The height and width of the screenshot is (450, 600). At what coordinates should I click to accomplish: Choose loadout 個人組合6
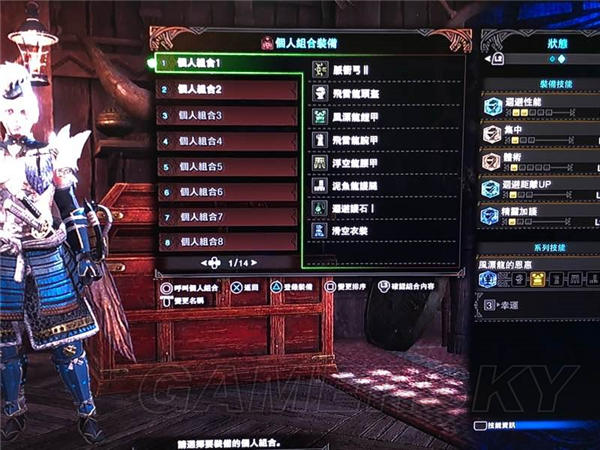click(228, 191)
